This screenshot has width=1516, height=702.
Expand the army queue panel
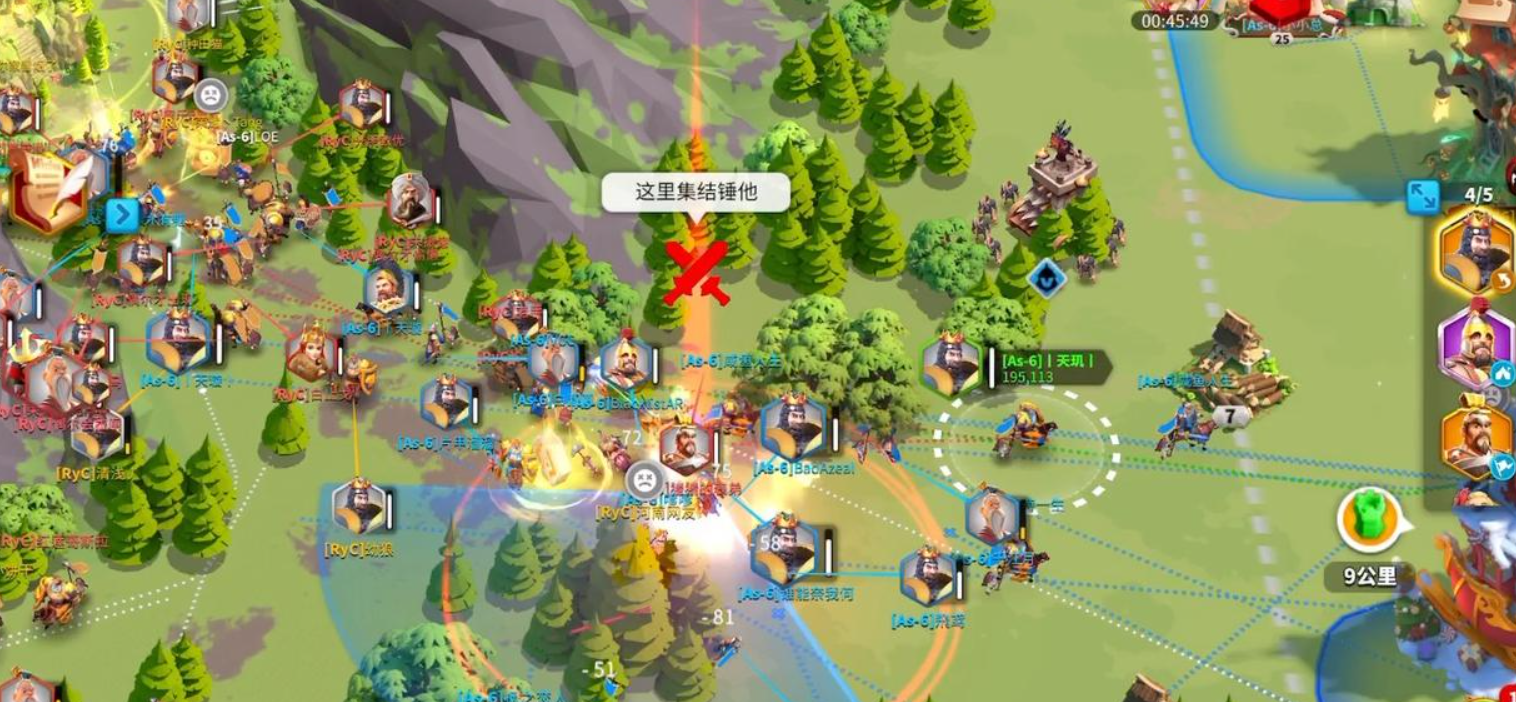point(1422,197)
